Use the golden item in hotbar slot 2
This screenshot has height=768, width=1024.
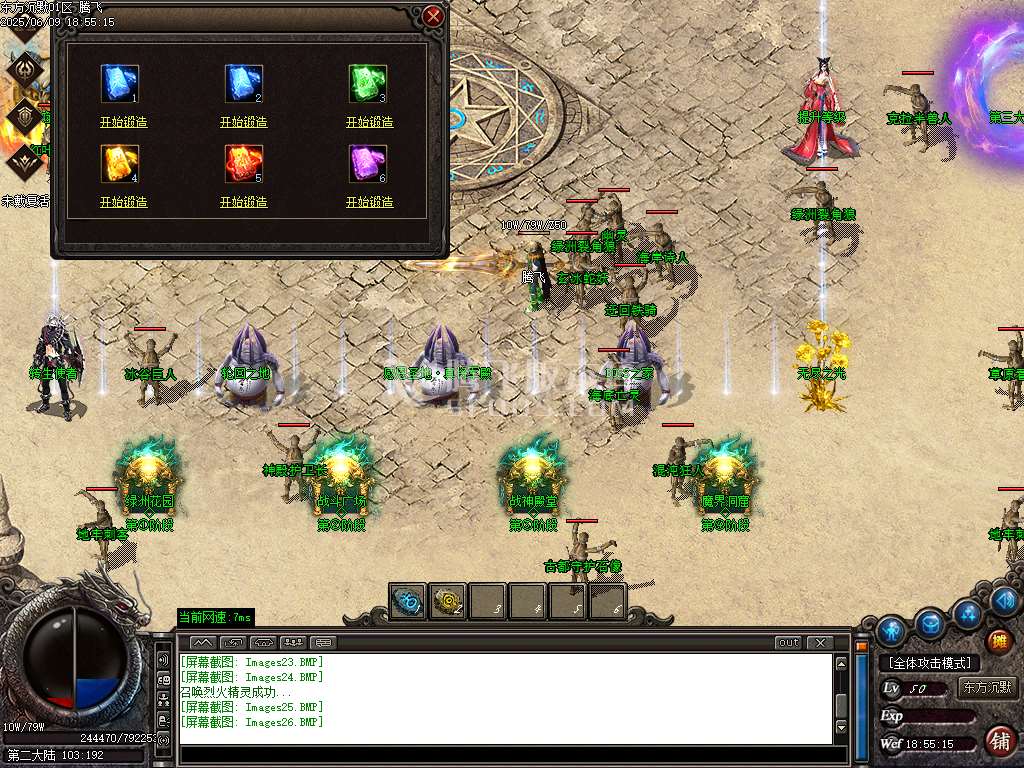pyautogui.click(x=448, y=601)
